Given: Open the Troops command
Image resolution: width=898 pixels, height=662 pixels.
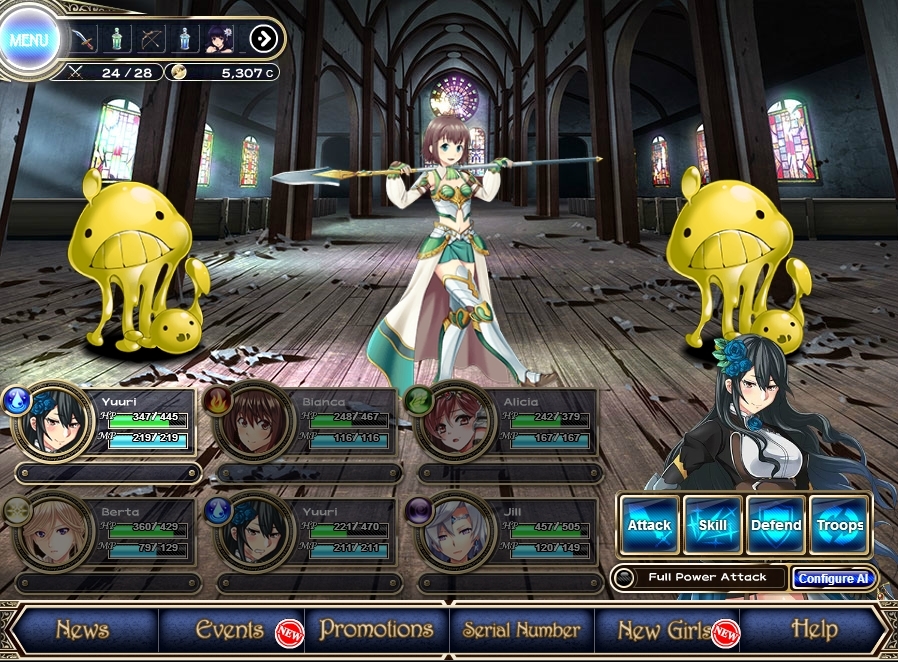Looking at the screenshot, I should tap(839, 524).
